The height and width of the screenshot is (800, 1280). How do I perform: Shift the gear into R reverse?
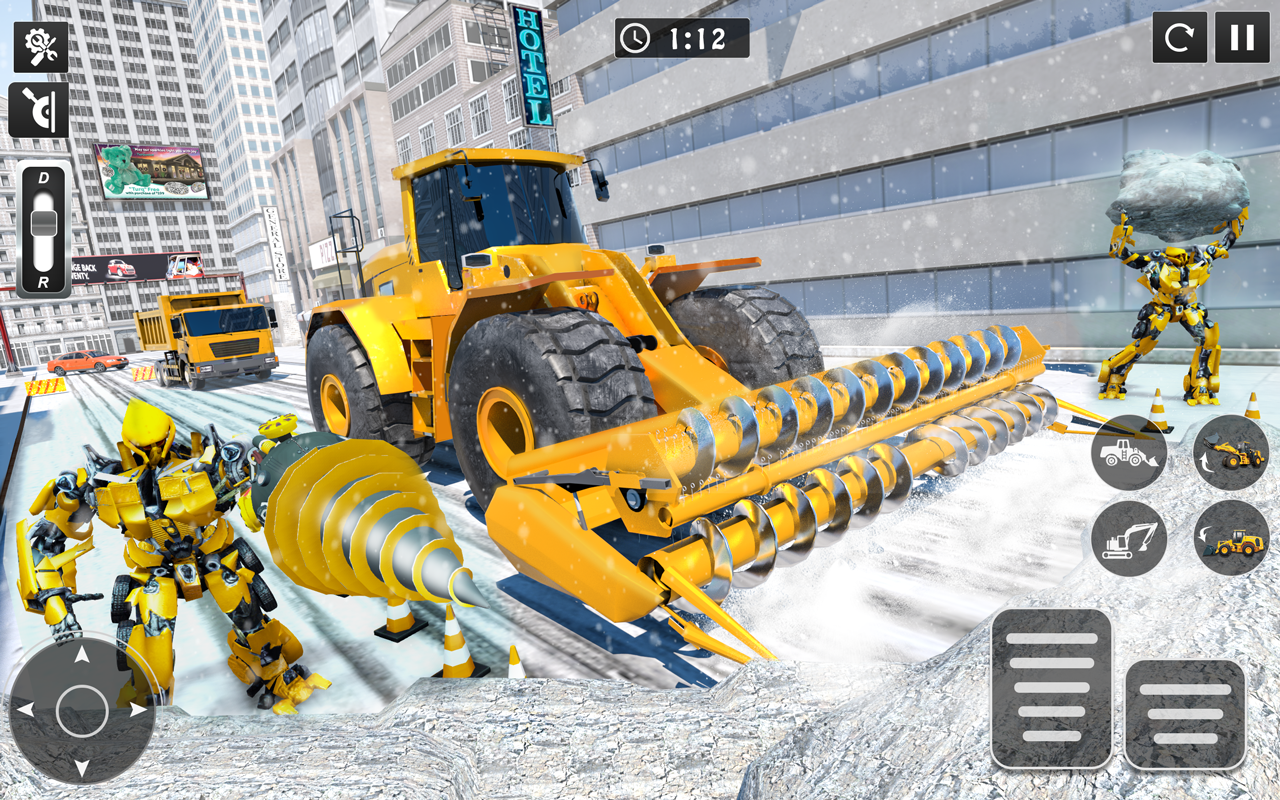tap(42, 283)
